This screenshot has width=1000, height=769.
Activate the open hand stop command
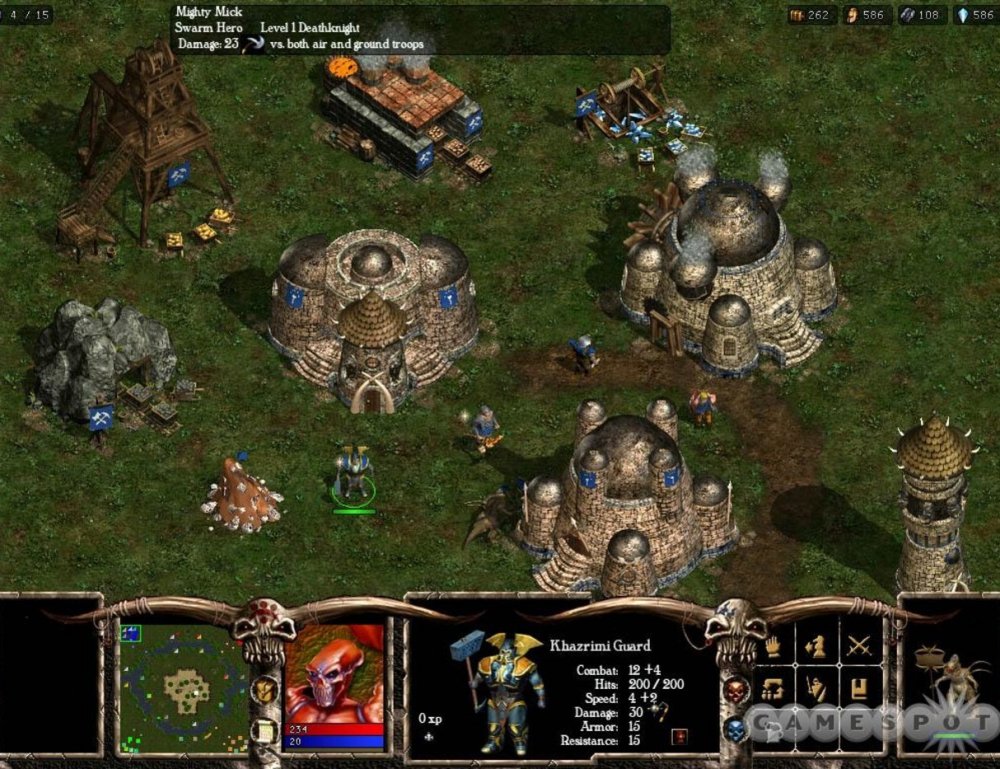pos(772,646)
